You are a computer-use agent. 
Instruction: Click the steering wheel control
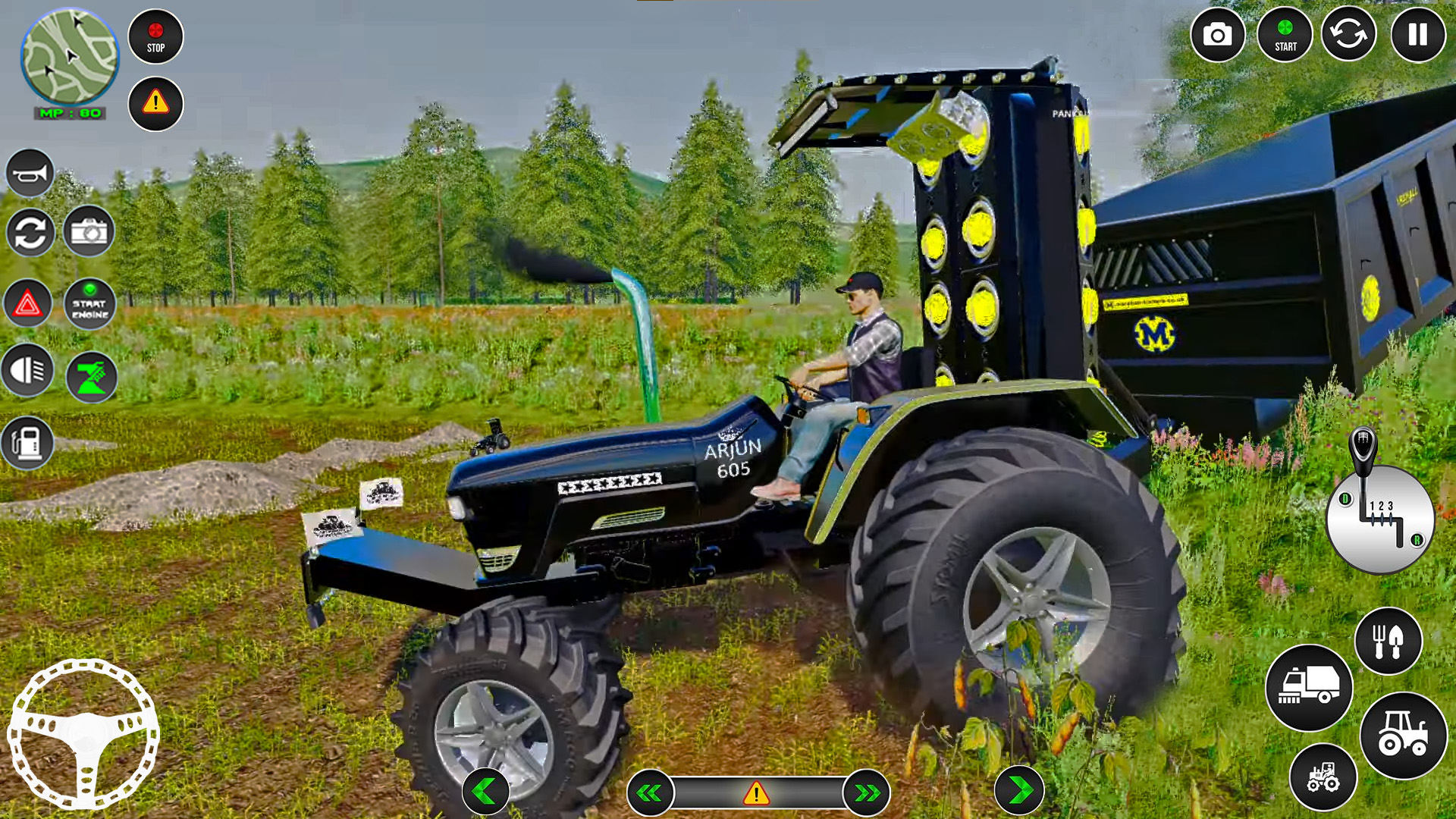click(83, 733)
